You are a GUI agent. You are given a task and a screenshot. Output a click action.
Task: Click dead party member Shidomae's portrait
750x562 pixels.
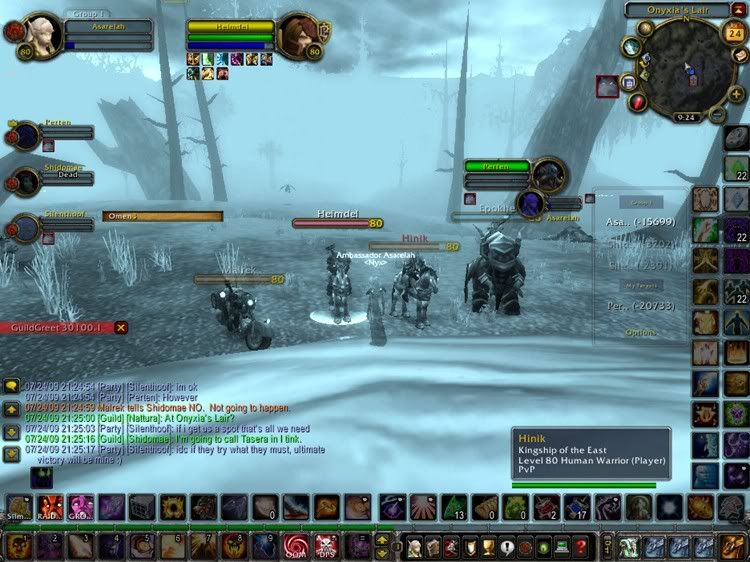click(x=26, y=181)
